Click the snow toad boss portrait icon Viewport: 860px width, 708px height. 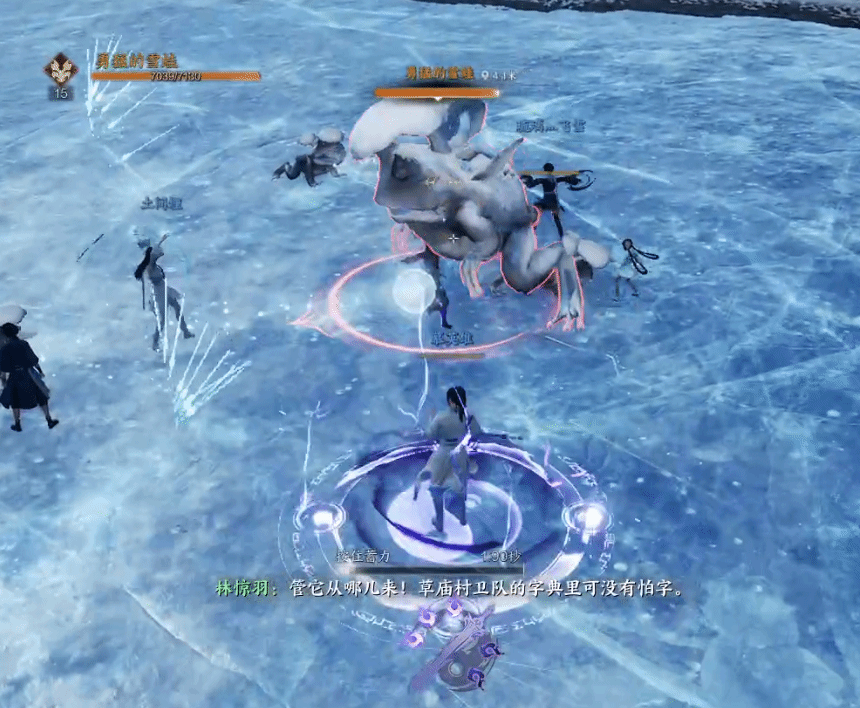point(60,69)
